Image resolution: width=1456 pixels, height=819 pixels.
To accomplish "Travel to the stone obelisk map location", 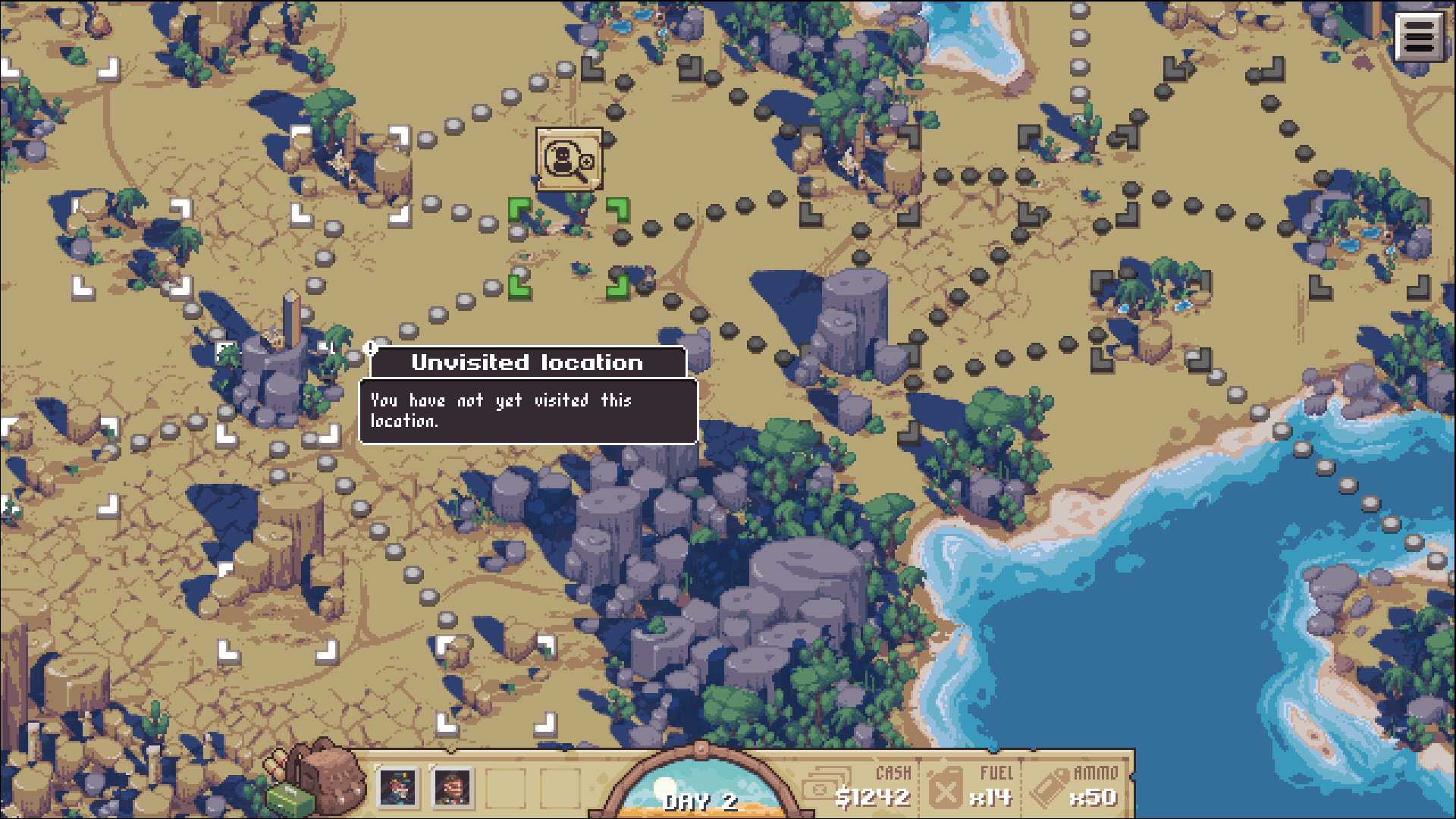I will (278, 364).
